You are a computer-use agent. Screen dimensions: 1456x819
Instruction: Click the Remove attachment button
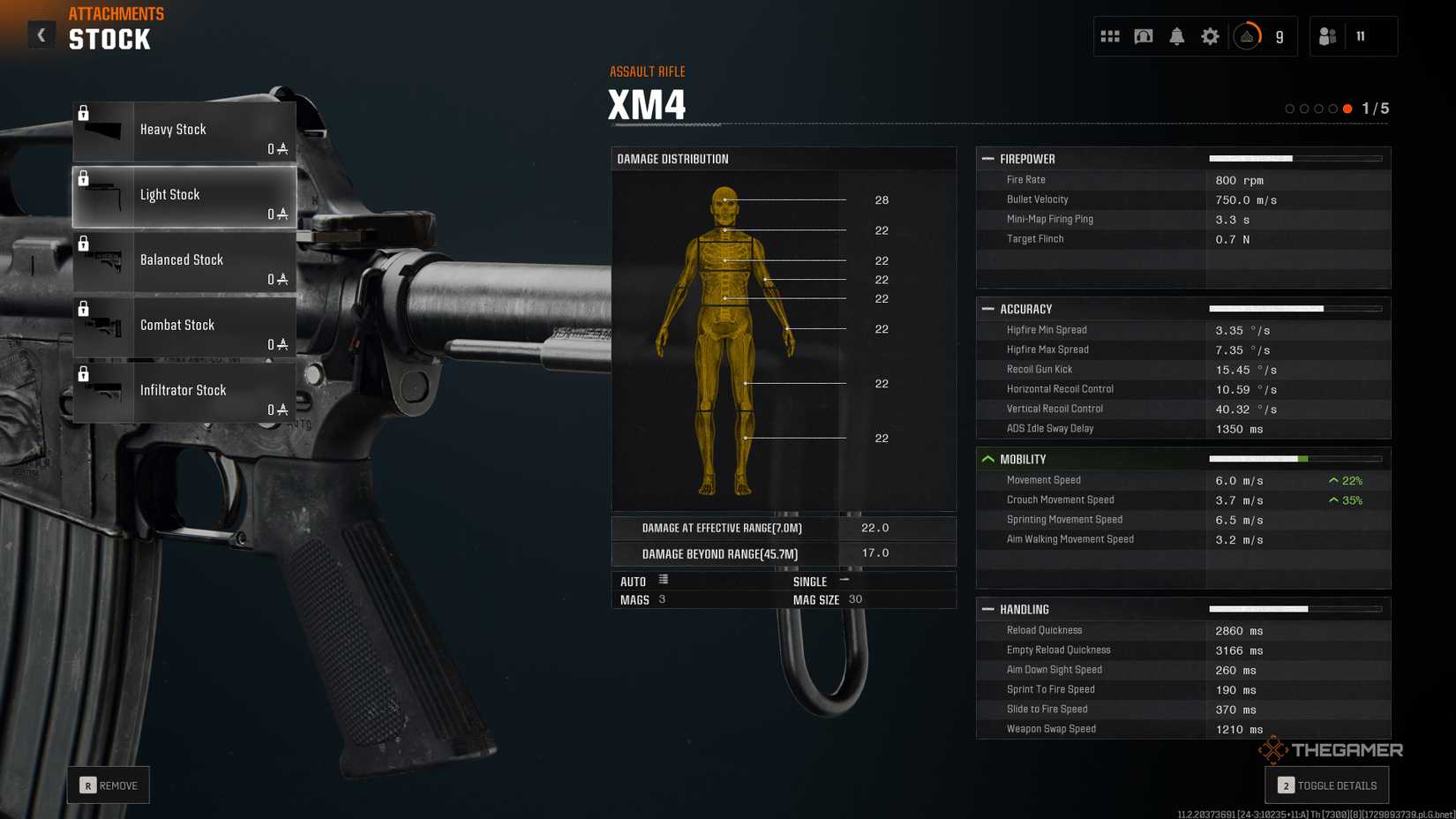click(x=109, y=785)
